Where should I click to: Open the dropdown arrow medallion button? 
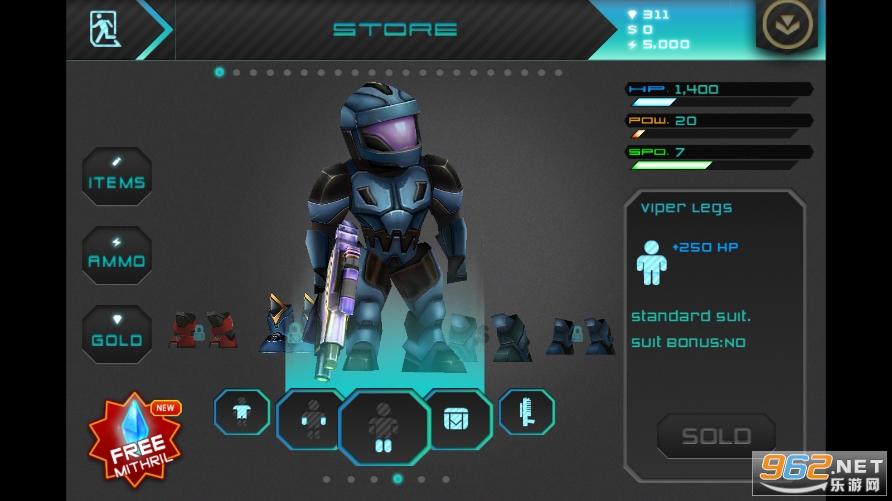point(785,27)
